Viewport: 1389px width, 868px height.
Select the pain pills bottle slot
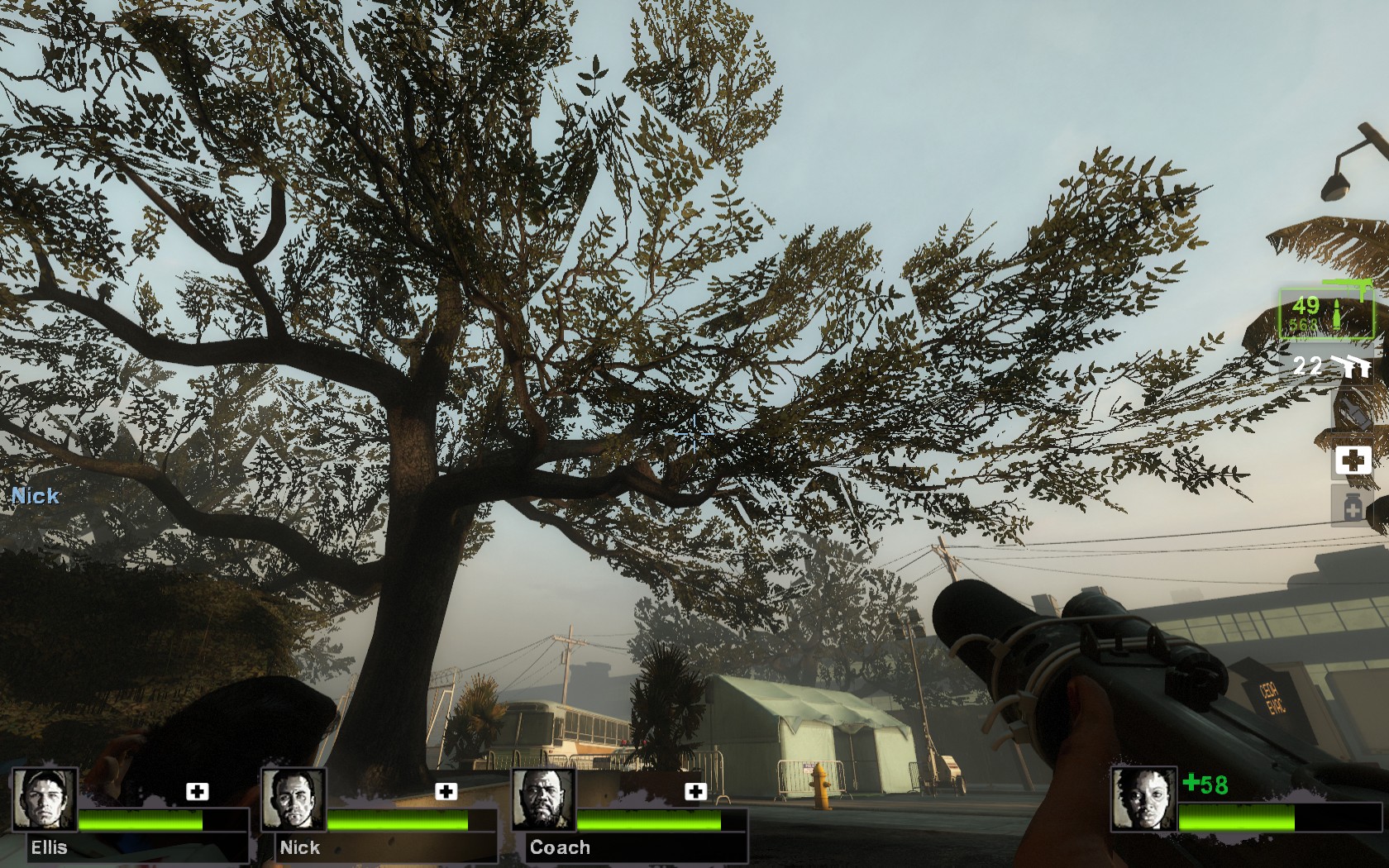pos(1352,504)
